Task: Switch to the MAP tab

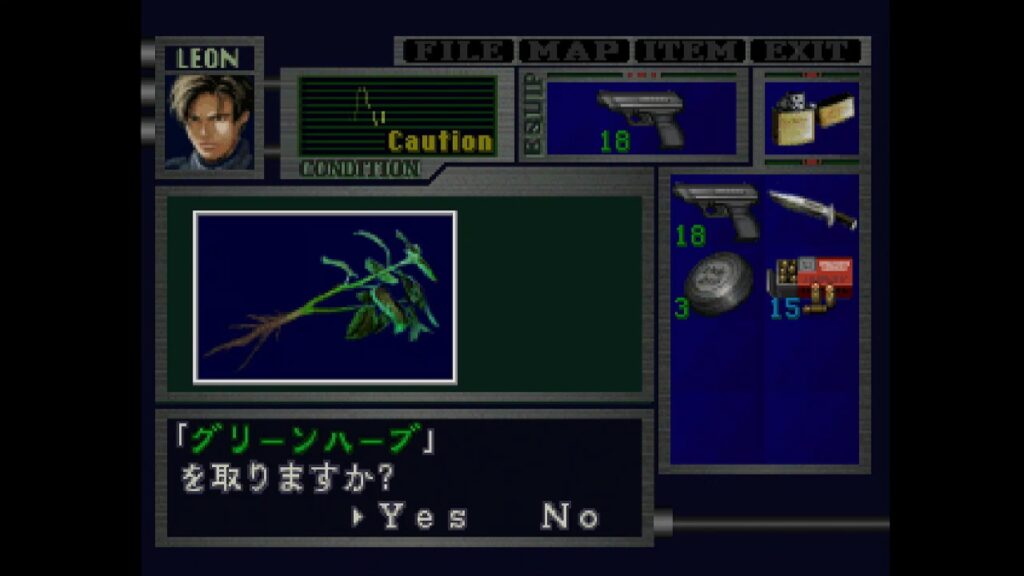Action: pyautogui.click(x=576, y=51)
